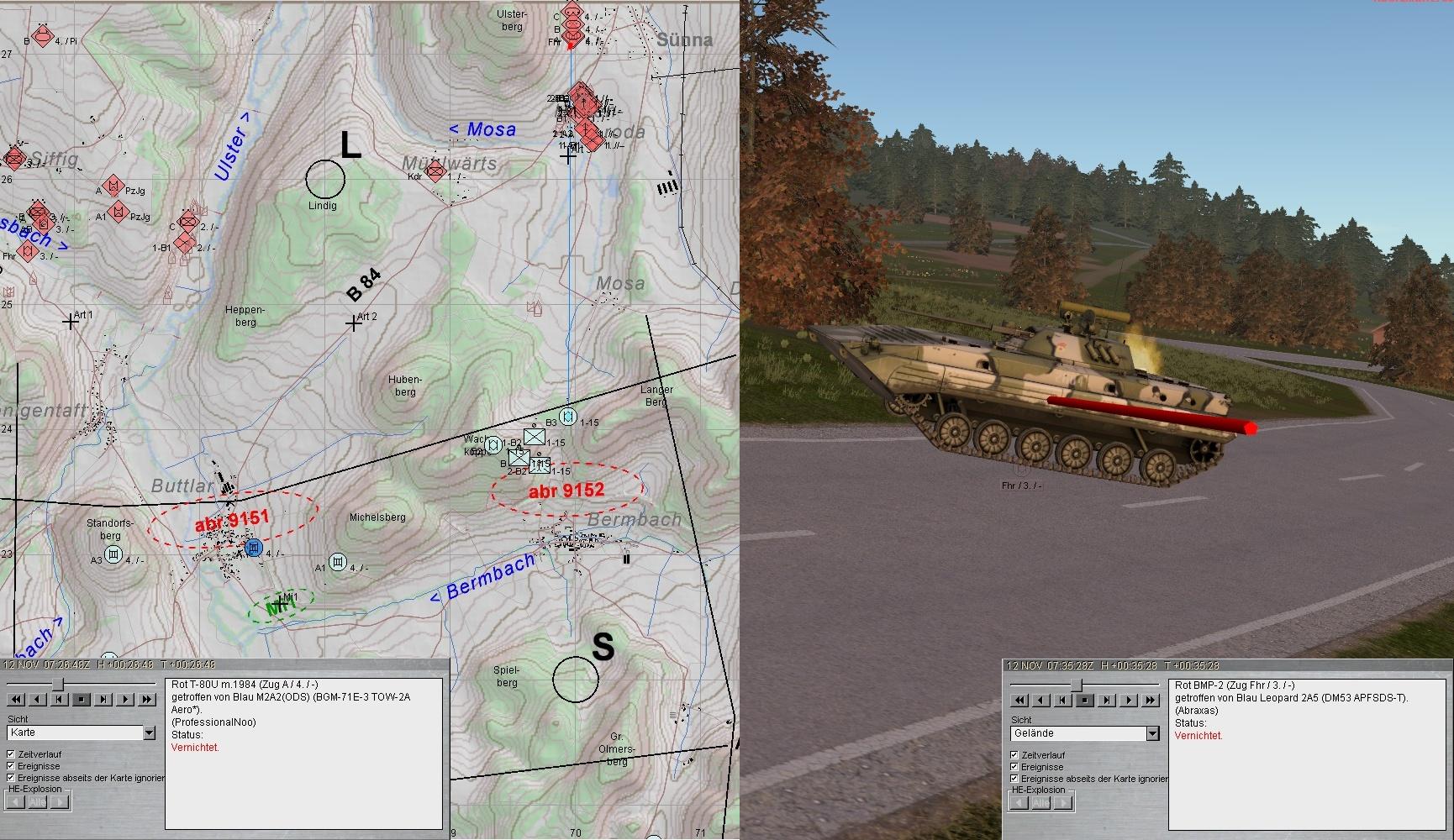This screenshot has height=840, width=1454.
Task: Toggle Ereignisse checkbox in the Karte panel
Action: [11, 766]
